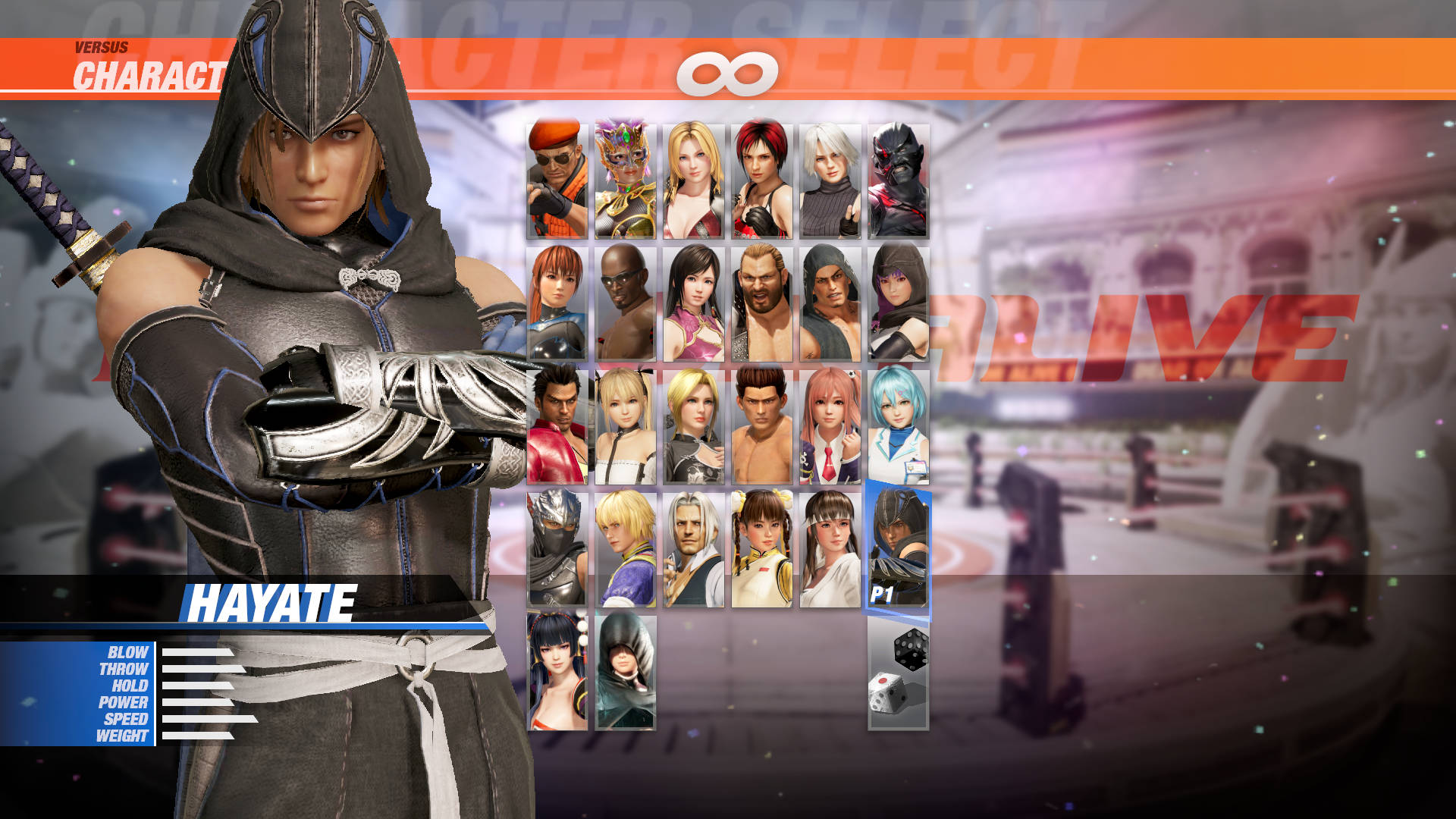Select Nyotengu's portrait
Screen dimensions: 1456x819
[x=556, y=675]
